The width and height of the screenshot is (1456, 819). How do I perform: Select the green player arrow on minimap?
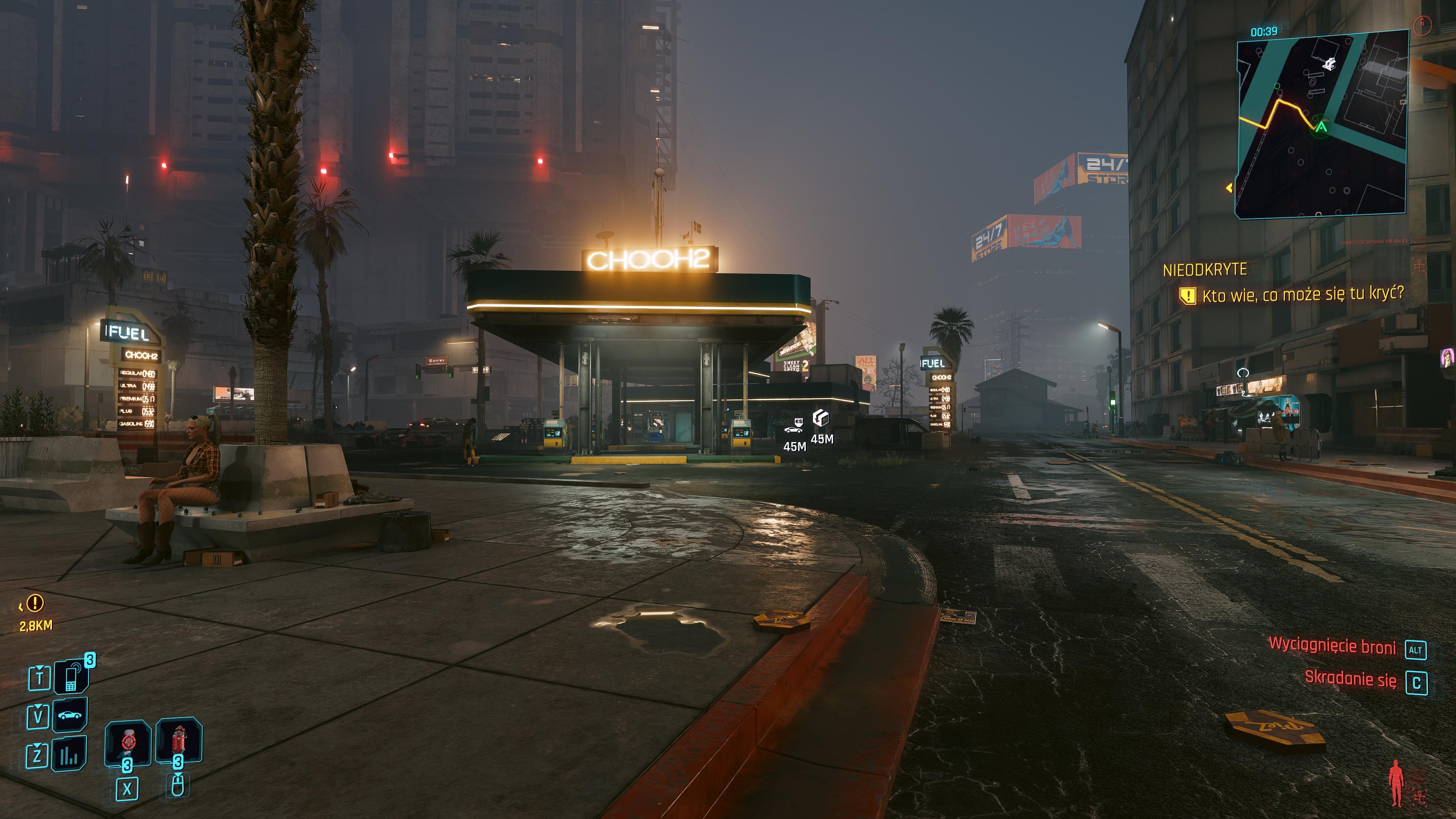coord(1321,127)
